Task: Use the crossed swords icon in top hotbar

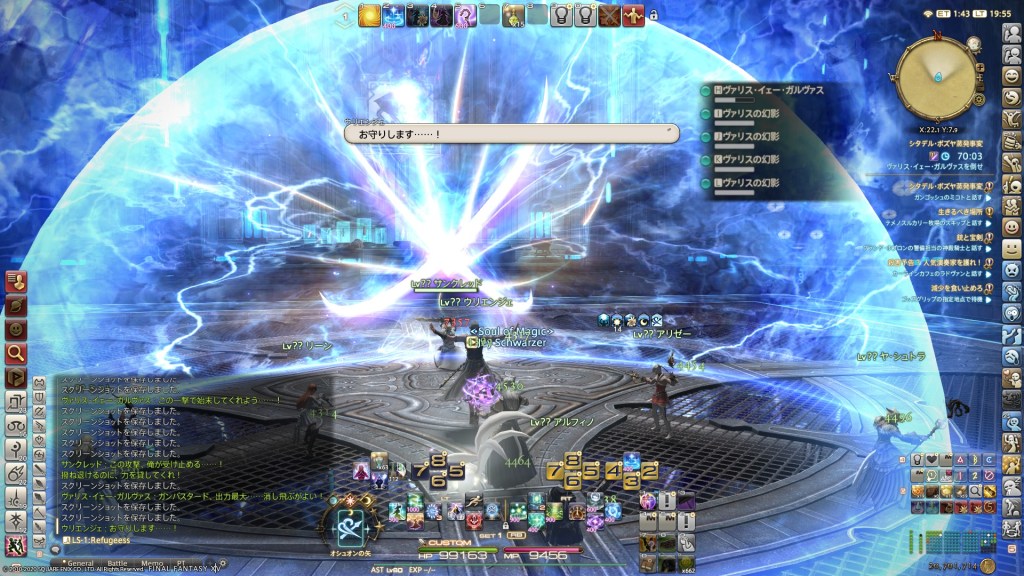Action: [609, 16]
